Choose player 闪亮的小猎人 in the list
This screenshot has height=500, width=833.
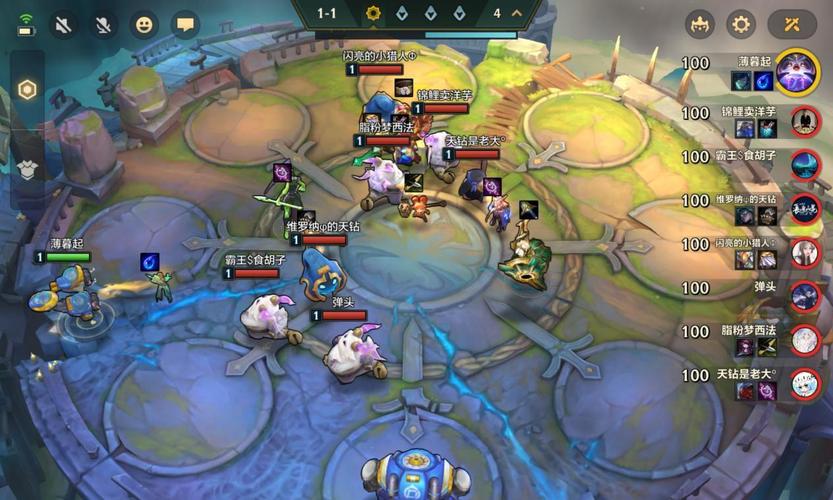(804, 253)
